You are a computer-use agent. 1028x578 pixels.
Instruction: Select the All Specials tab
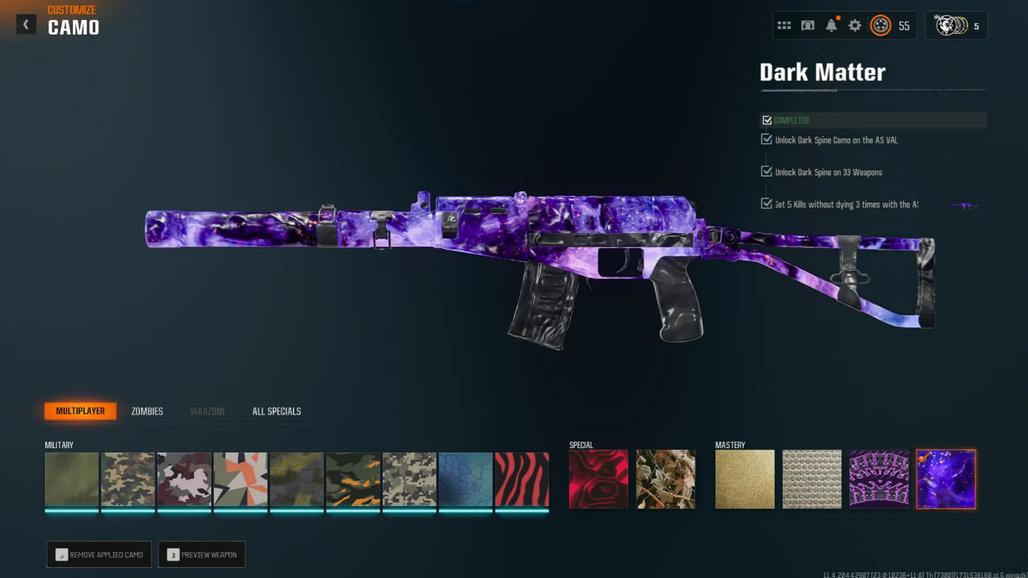(x=276, y=411)
